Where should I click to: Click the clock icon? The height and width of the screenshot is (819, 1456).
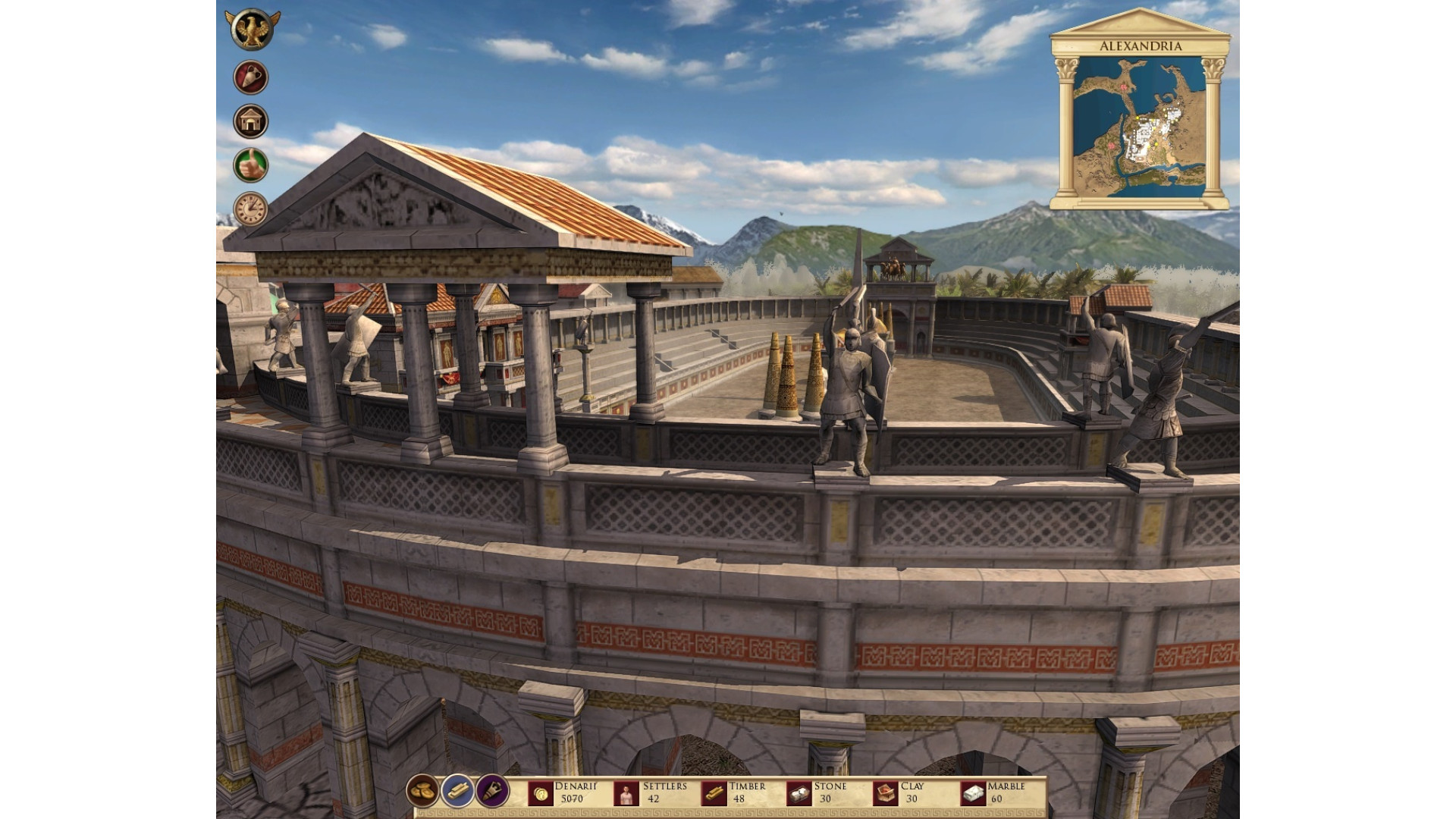250,209
